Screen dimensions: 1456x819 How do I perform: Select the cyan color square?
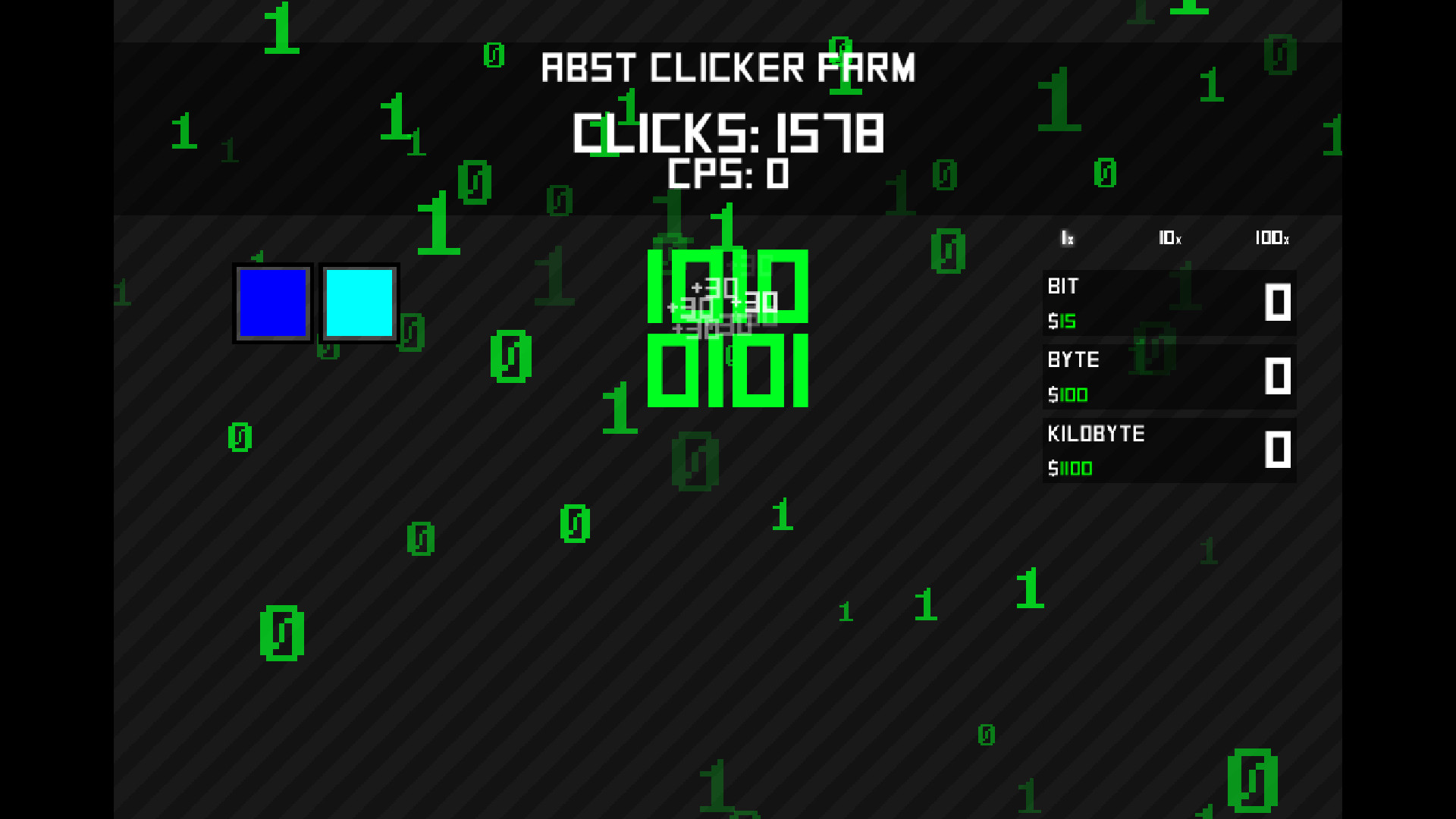[x=359, y=303]
